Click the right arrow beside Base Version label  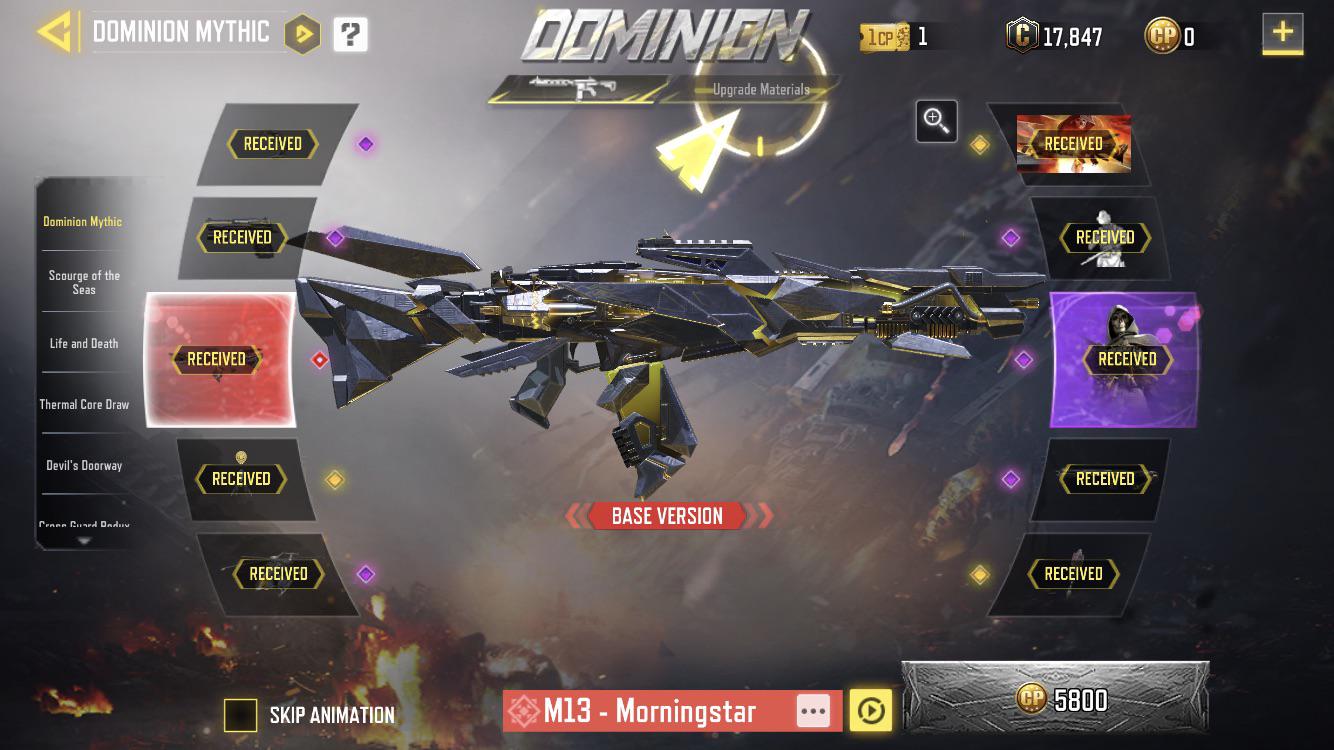pos(762,516)
